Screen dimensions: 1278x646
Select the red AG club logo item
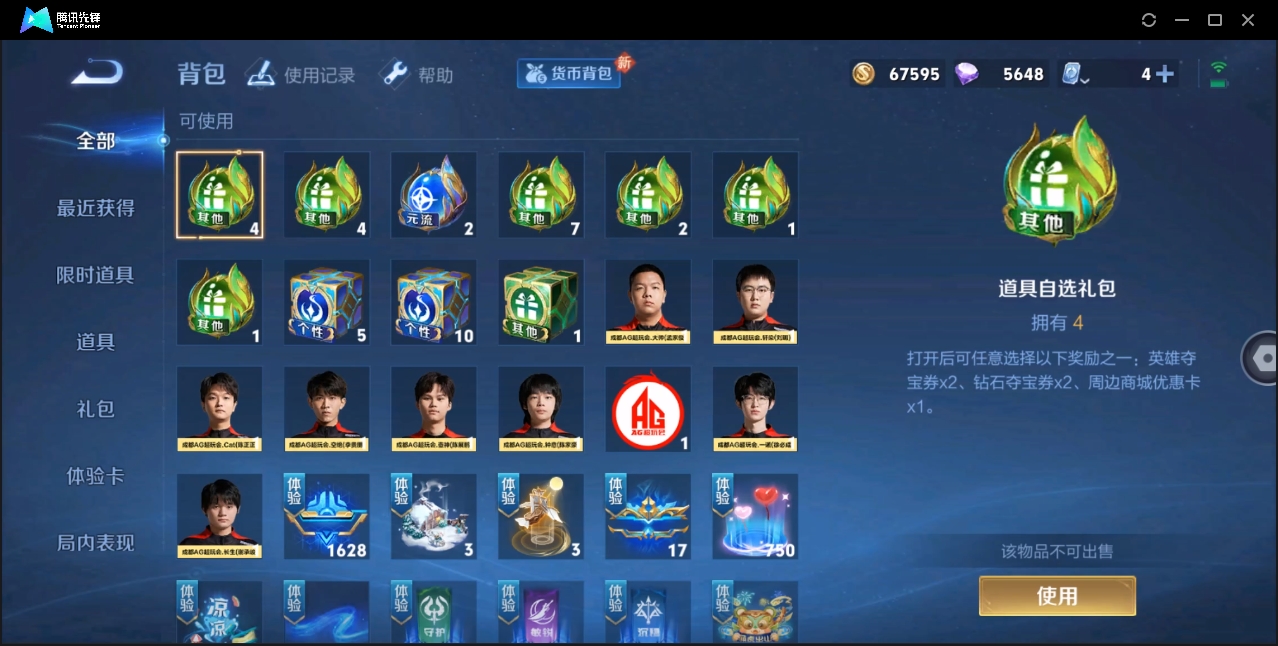(x=648, y=410)
